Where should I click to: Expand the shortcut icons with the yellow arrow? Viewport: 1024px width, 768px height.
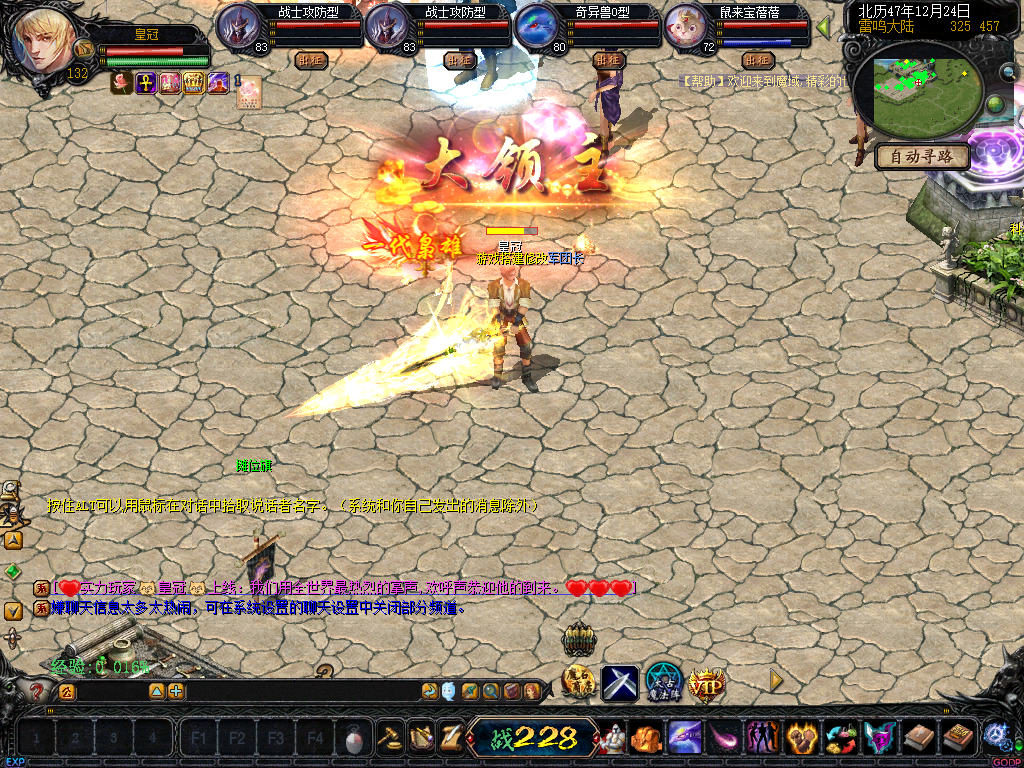pyautogui.click(x=775, y=680)
